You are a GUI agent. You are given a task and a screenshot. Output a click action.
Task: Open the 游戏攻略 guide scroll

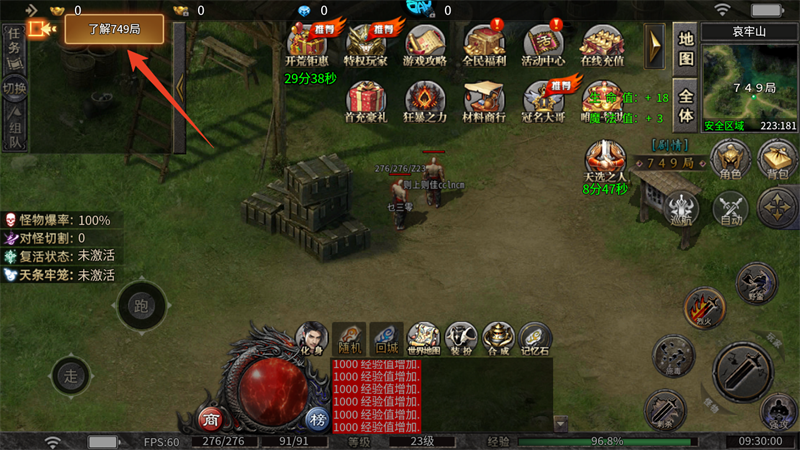tap(426, 43)
